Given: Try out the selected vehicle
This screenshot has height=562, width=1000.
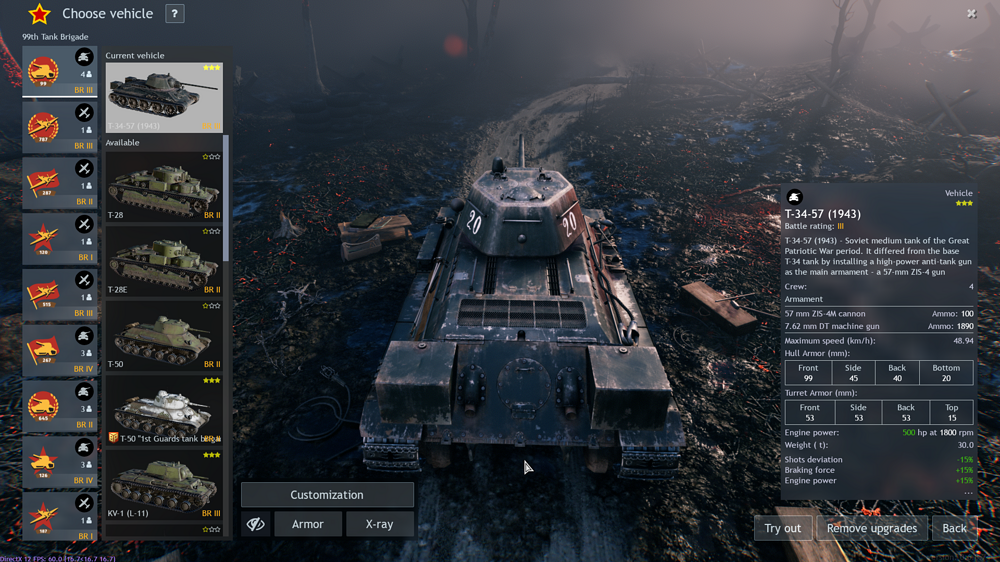Looking at the screenshot, I should [x=782, y=528].
